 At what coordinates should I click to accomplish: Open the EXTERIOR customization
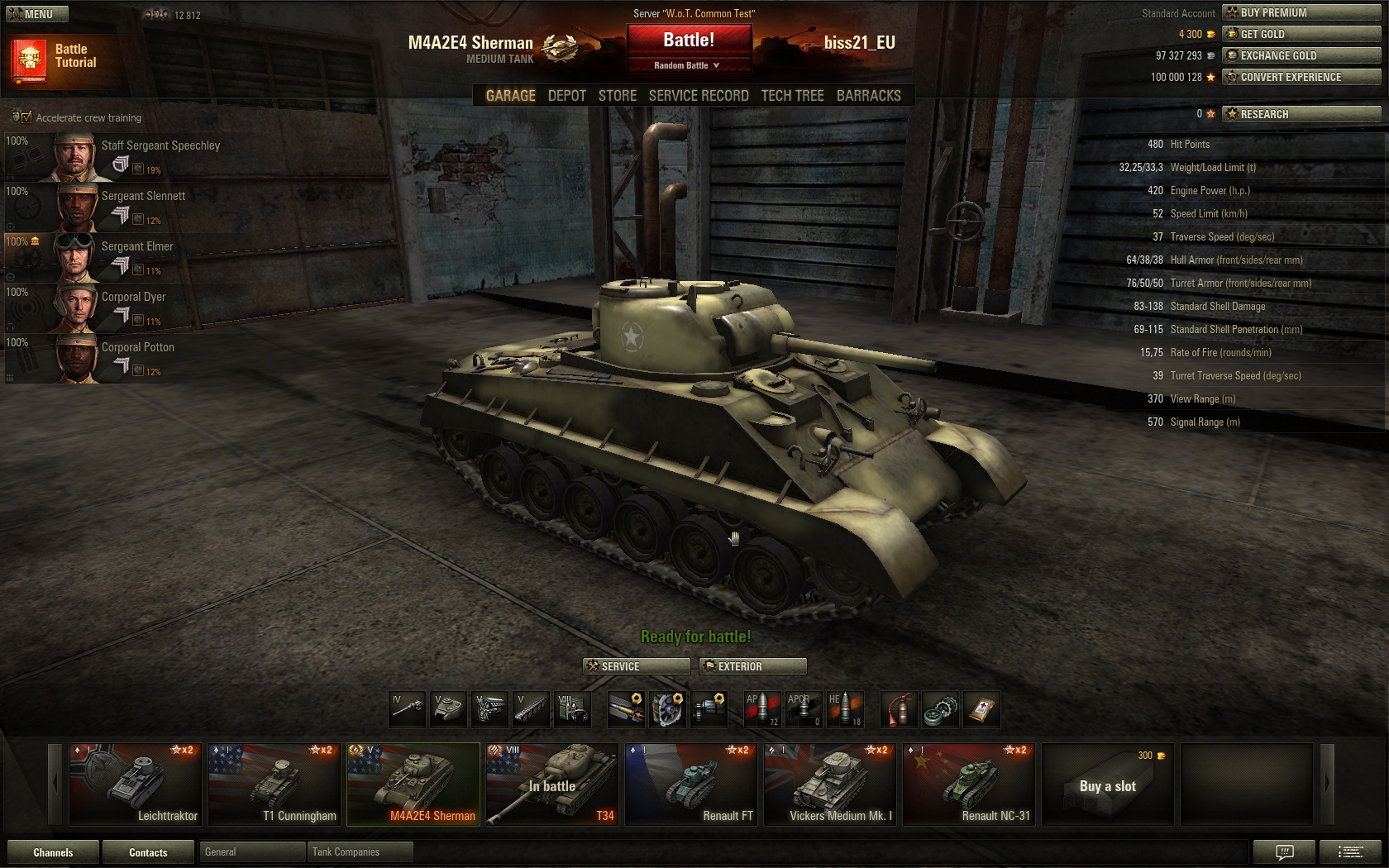pos(752,666)
